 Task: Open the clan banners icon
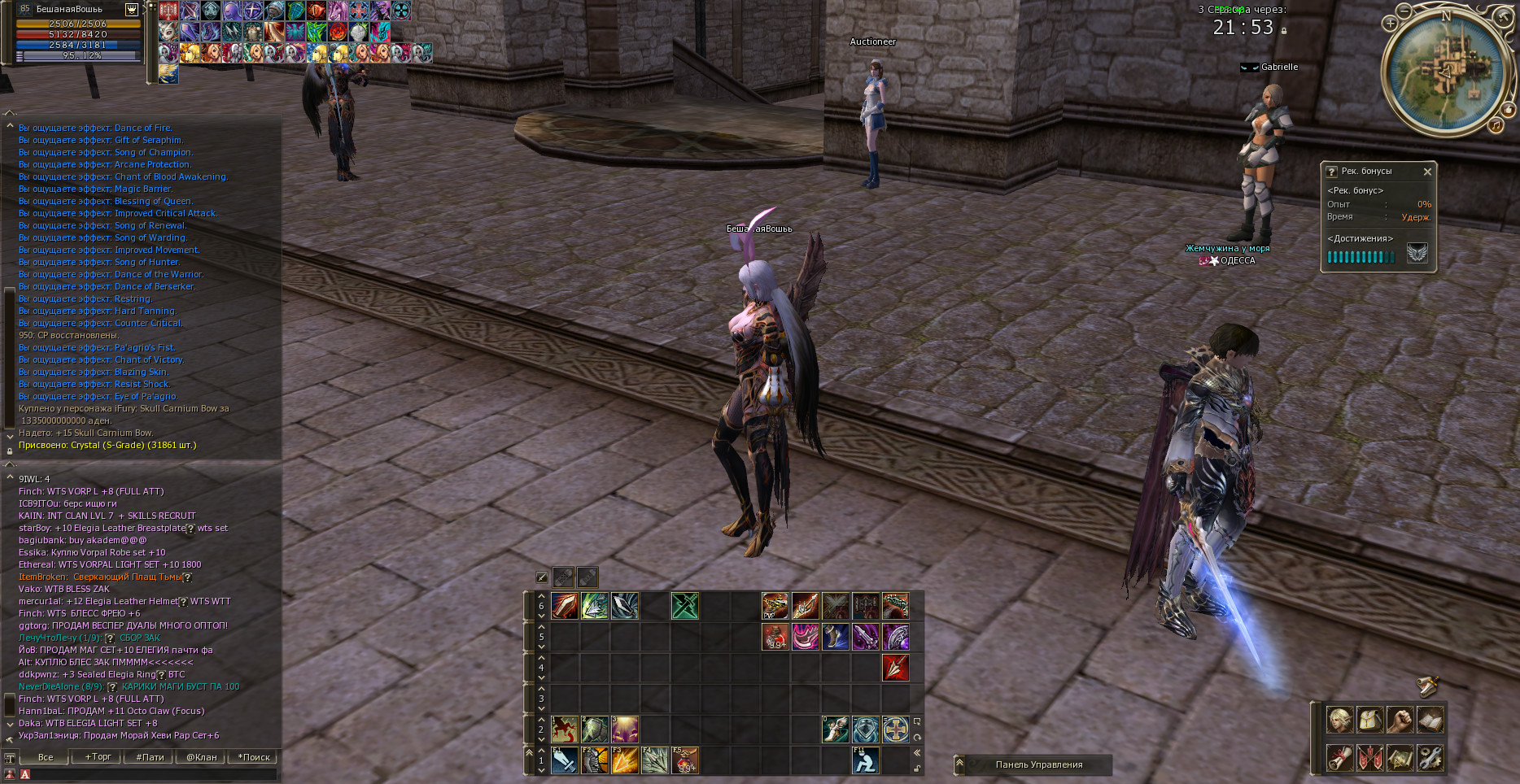pyautogui.click(x=1370, y=758)
